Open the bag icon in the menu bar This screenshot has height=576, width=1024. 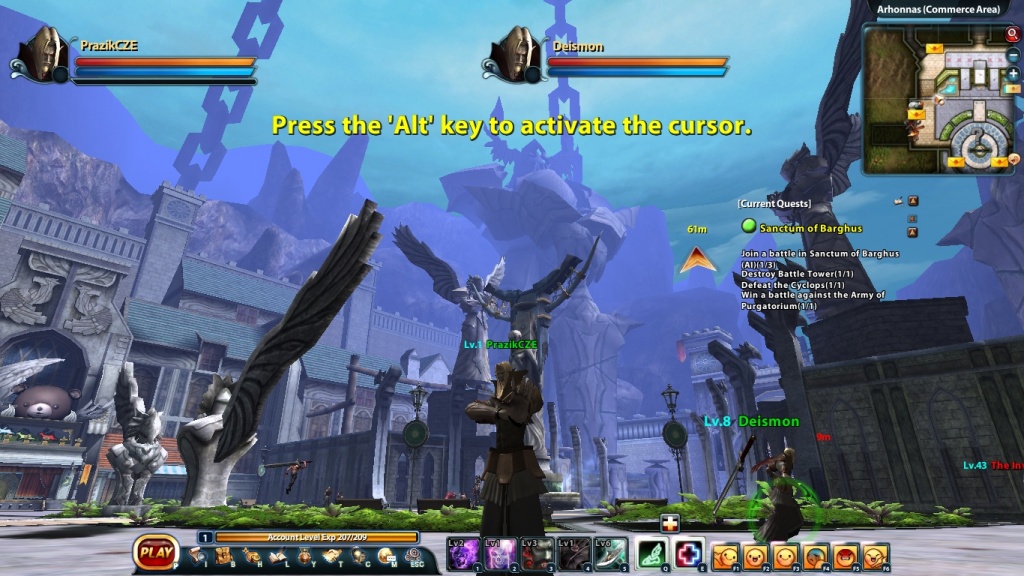[x=226, y=558]
